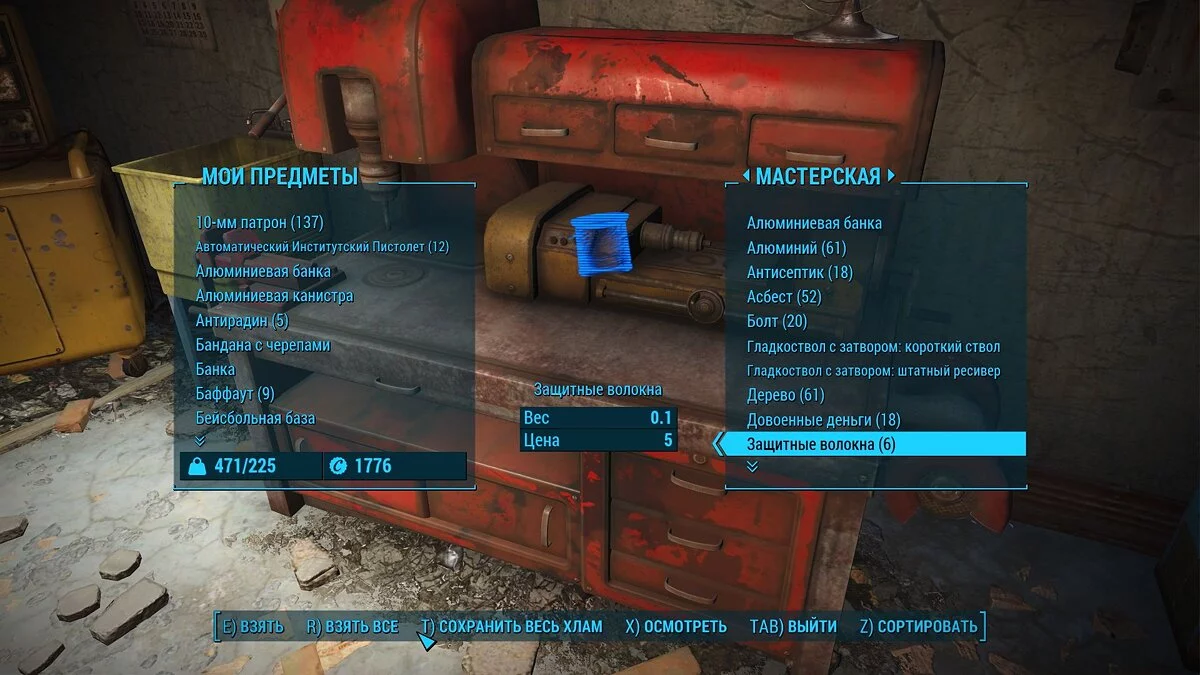This screenshot has width=1200, height=675.
Task: Choose the Баффаут entry
Action: point(235,393)
